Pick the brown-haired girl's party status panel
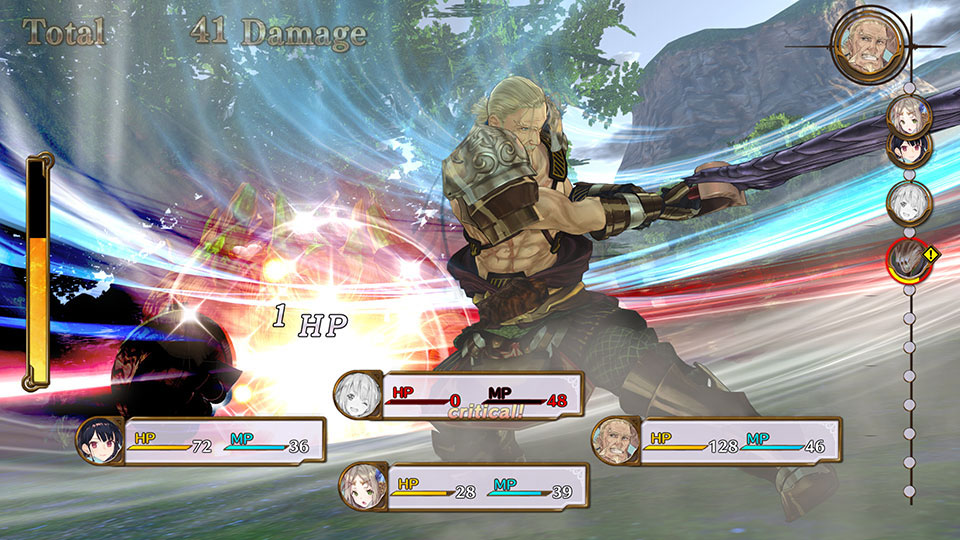Viewport: 960px width, 540px height. (464, 487)
